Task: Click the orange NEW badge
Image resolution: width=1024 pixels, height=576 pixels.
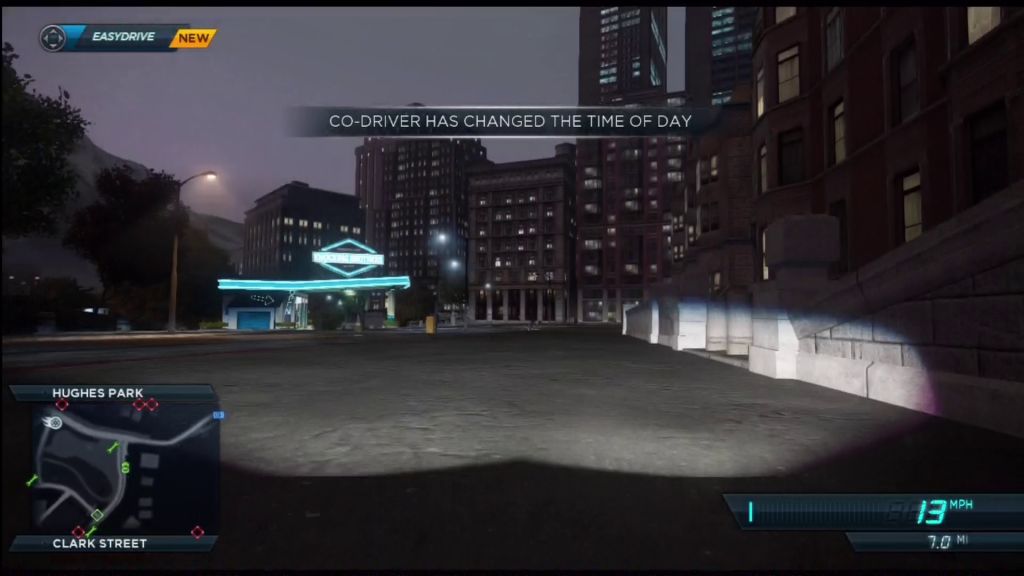Action: 192,38
